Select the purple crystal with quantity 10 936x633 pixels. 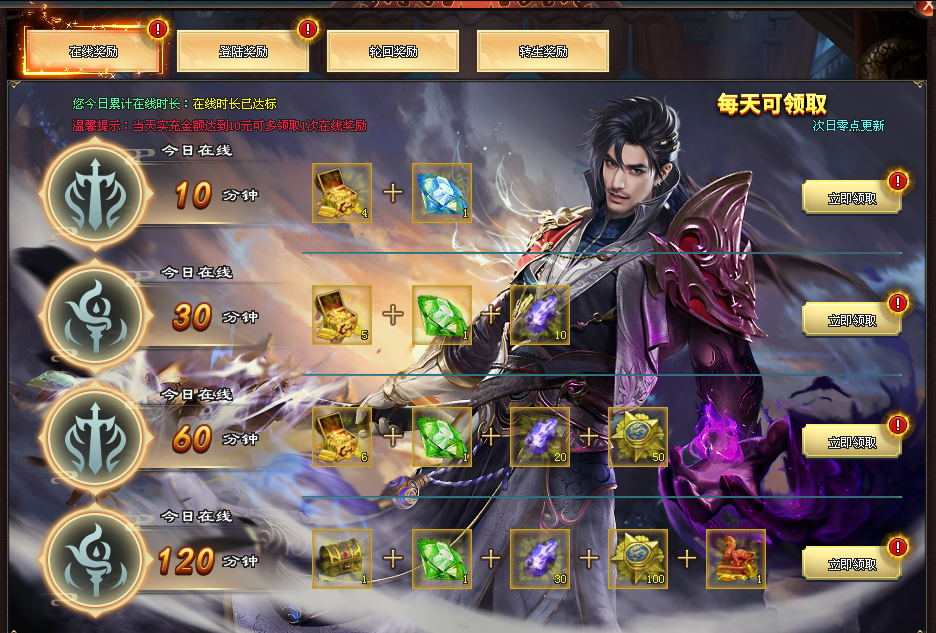540,315
